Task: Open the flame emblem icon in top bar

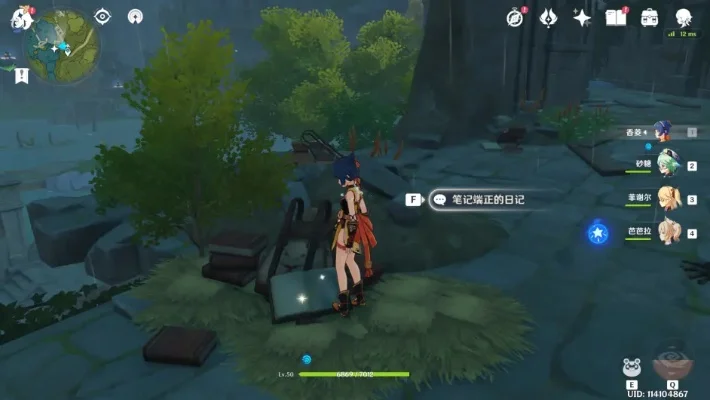Action: [x=548, y=17]
